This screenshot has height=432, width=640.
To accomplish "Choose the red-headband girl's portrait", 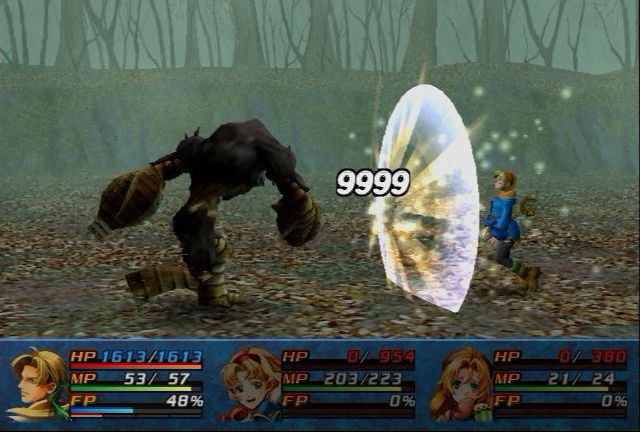I will 249,384.
